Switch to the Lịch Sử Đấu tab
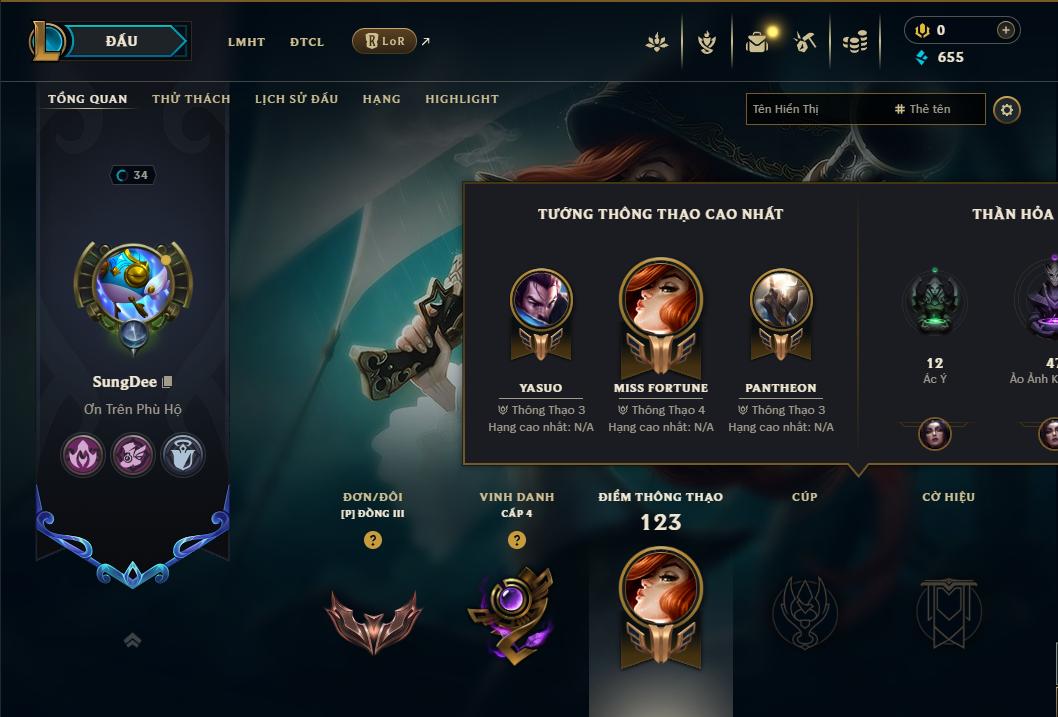This screenshot has height=717, width=1058. [296, 99]
